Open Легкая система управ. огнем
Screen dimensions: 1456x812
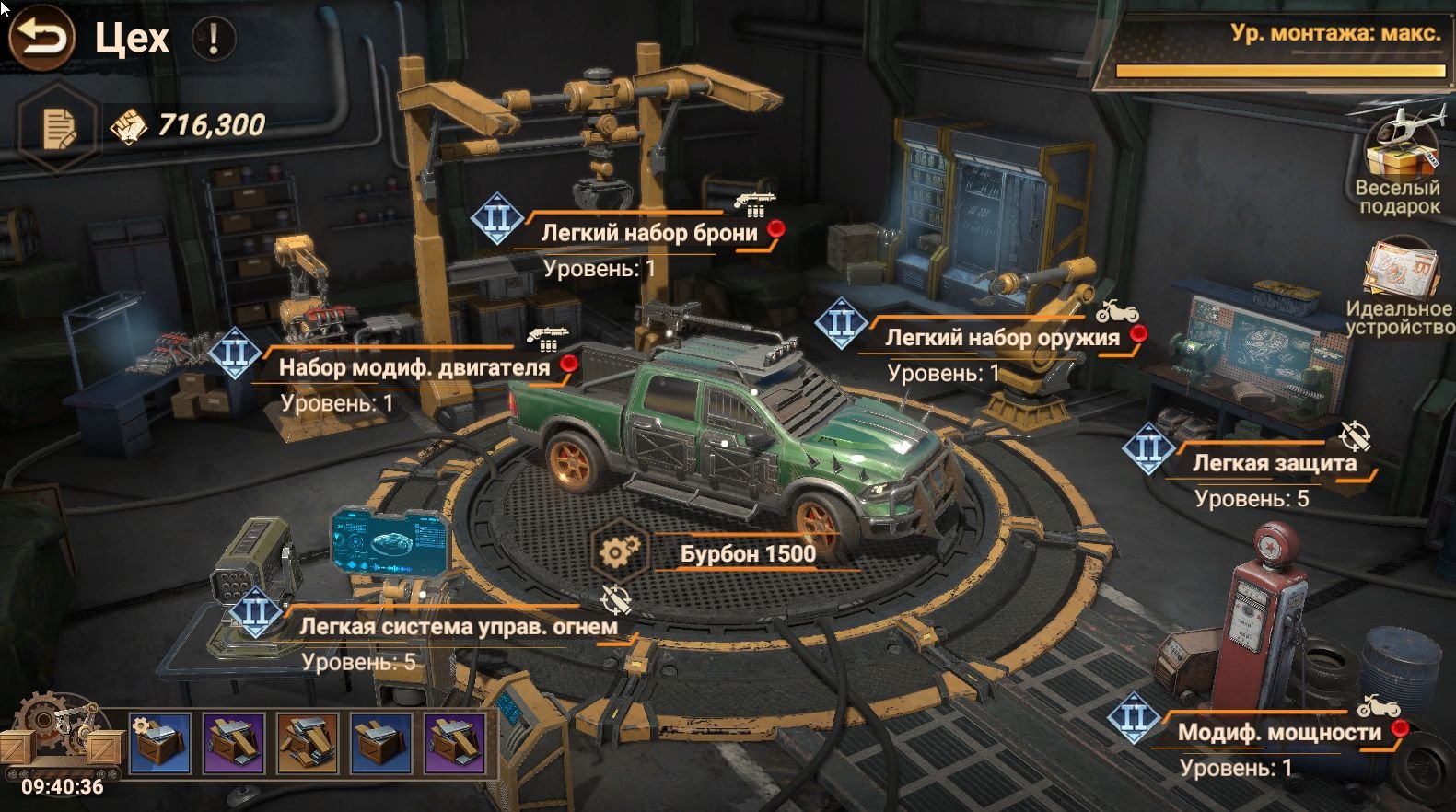point(458,627)
